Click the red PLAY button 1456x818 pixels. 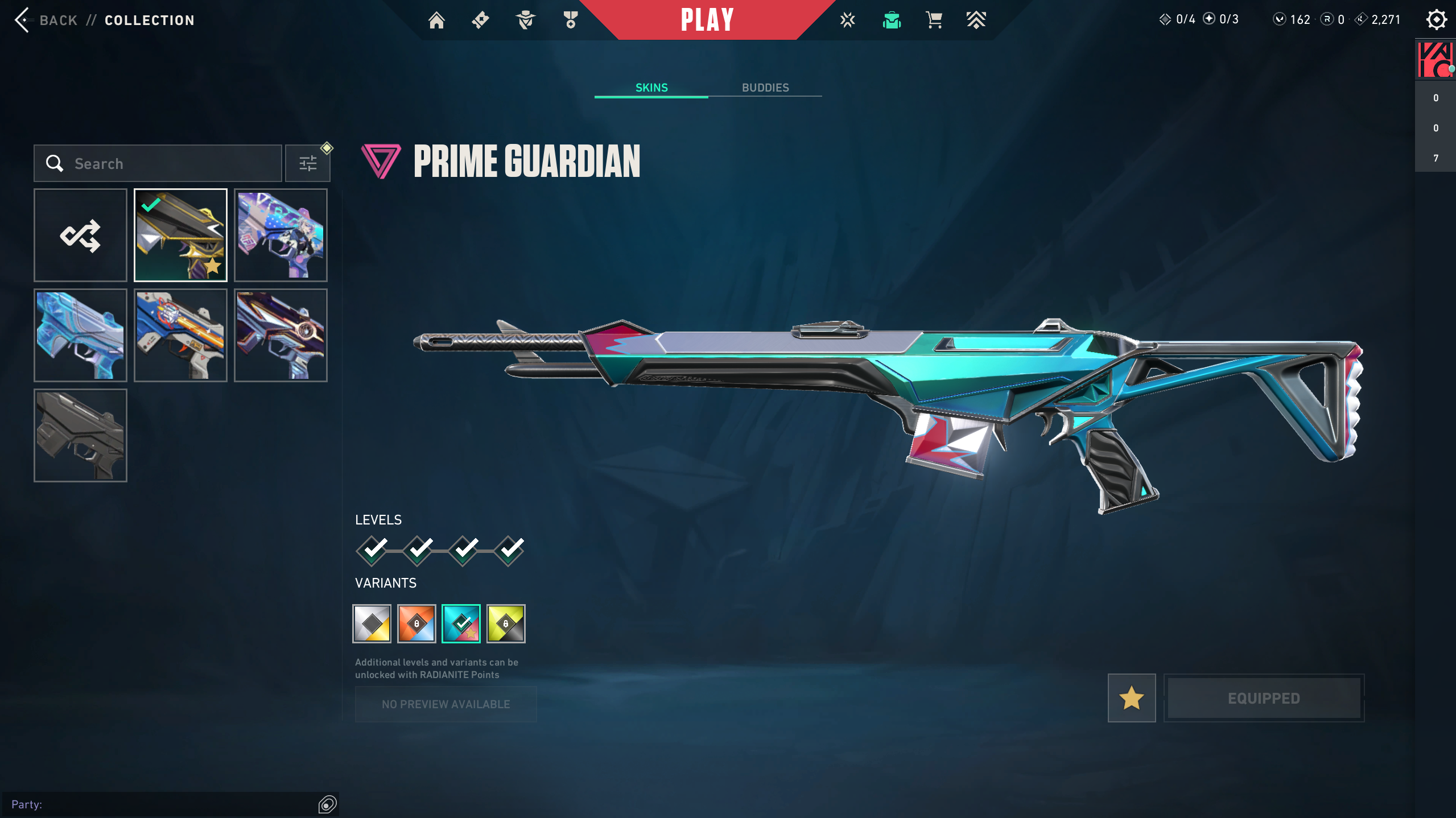tap(707, 20)
